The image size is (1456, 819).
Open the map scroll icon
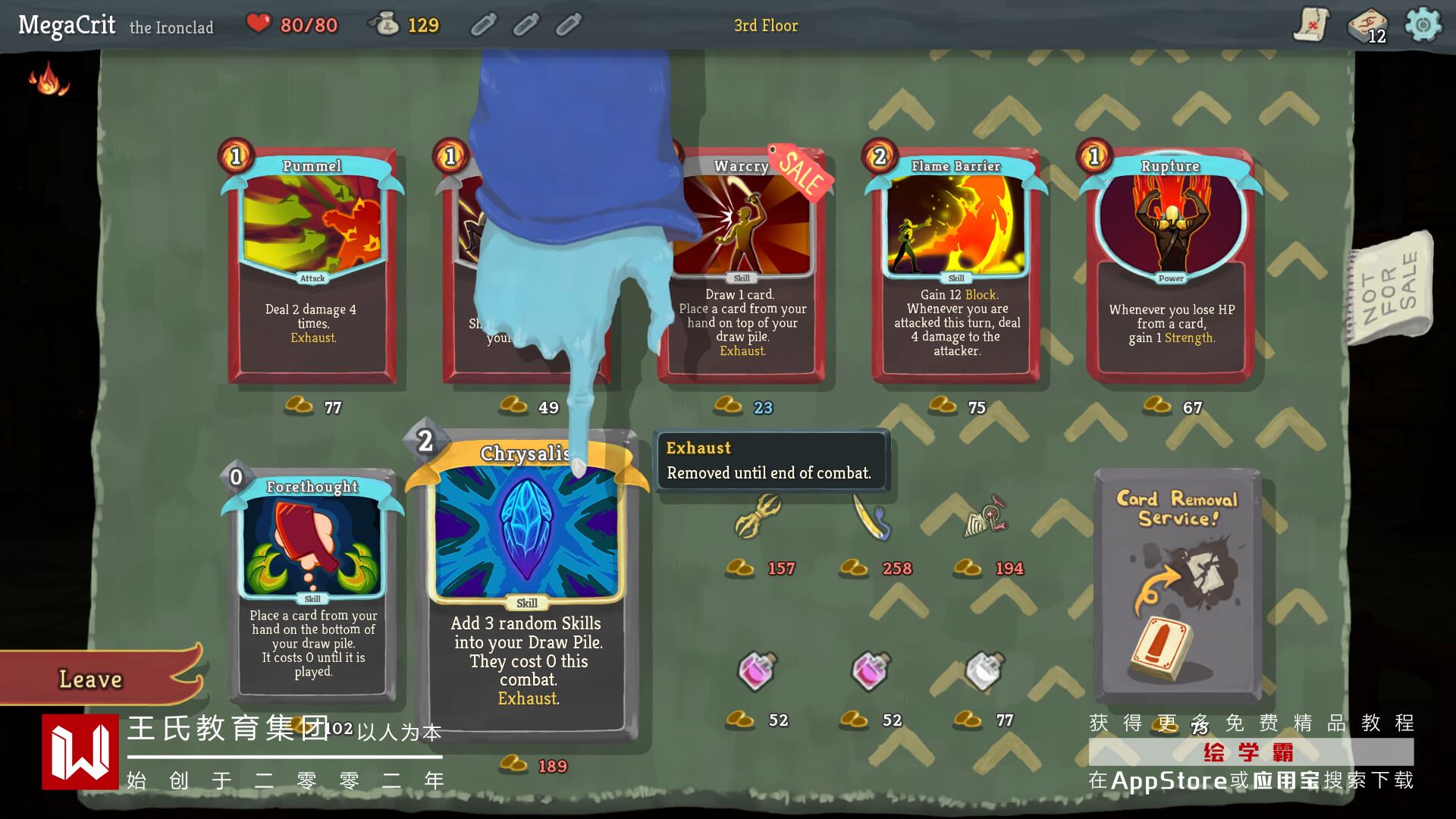click(x=1310, y=25)
